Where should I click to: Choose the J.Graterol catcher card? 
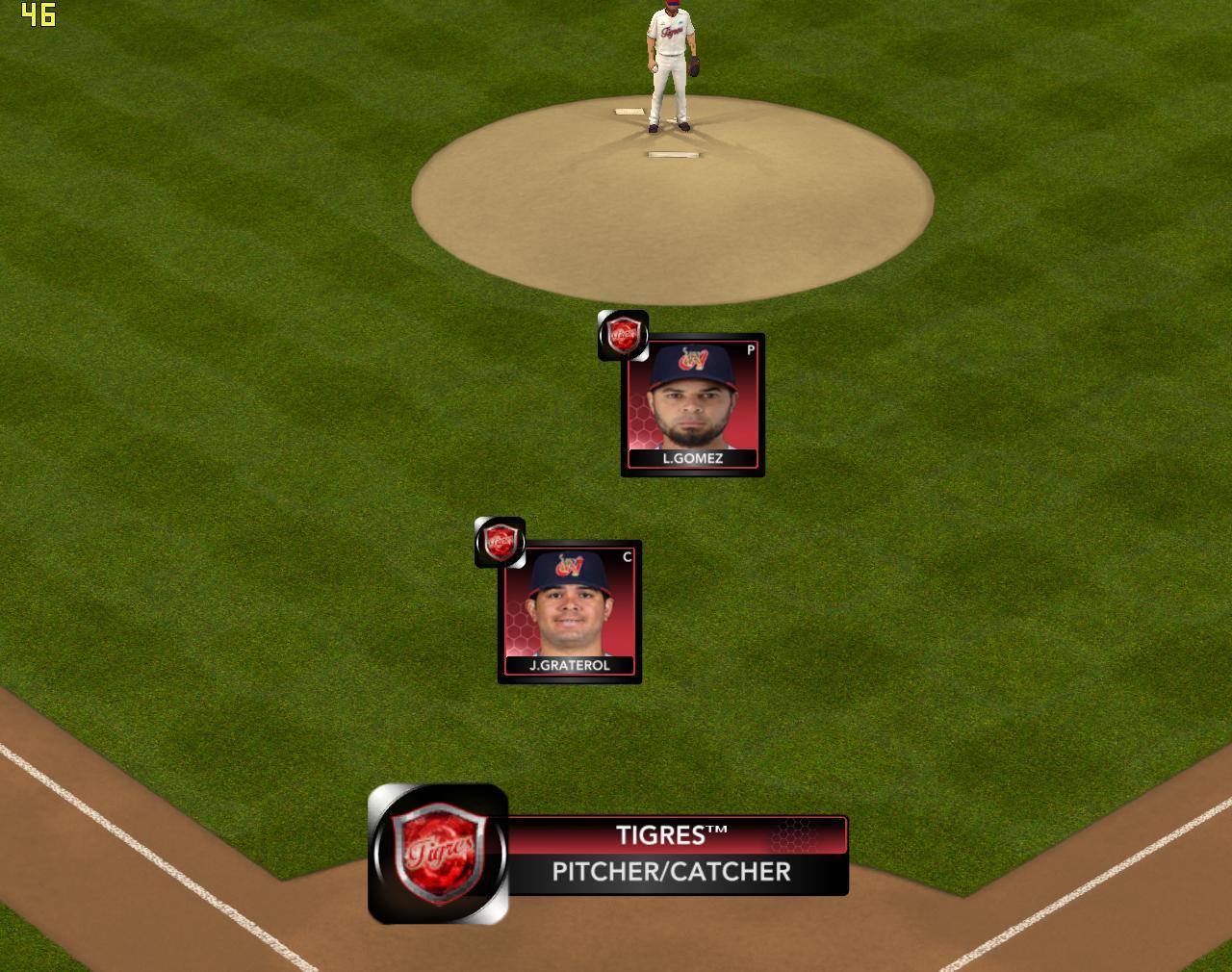pos(569,612)
